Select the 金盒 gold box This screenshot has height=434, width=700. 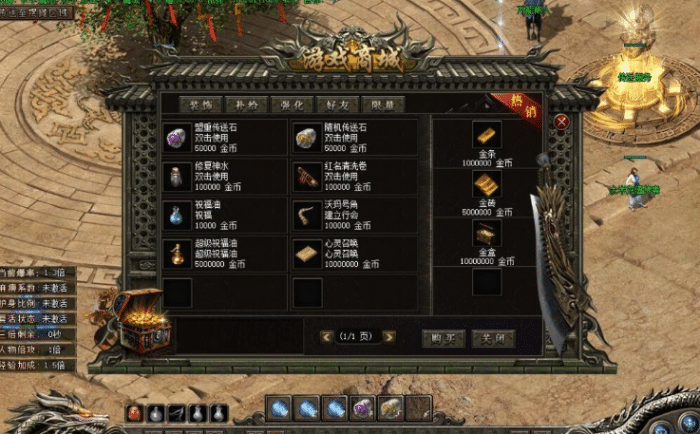(487, 233)
